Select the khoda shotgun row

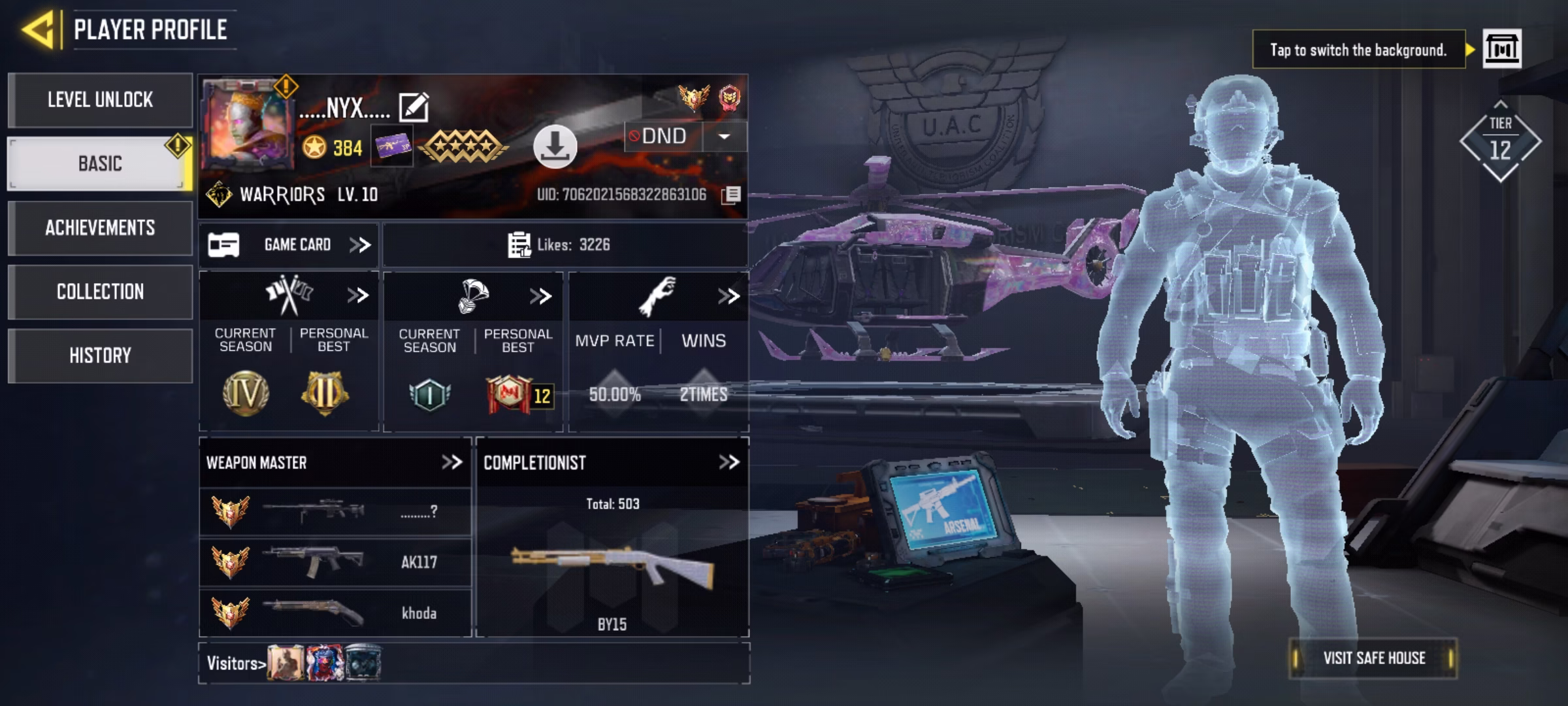(x=335, y=613)
